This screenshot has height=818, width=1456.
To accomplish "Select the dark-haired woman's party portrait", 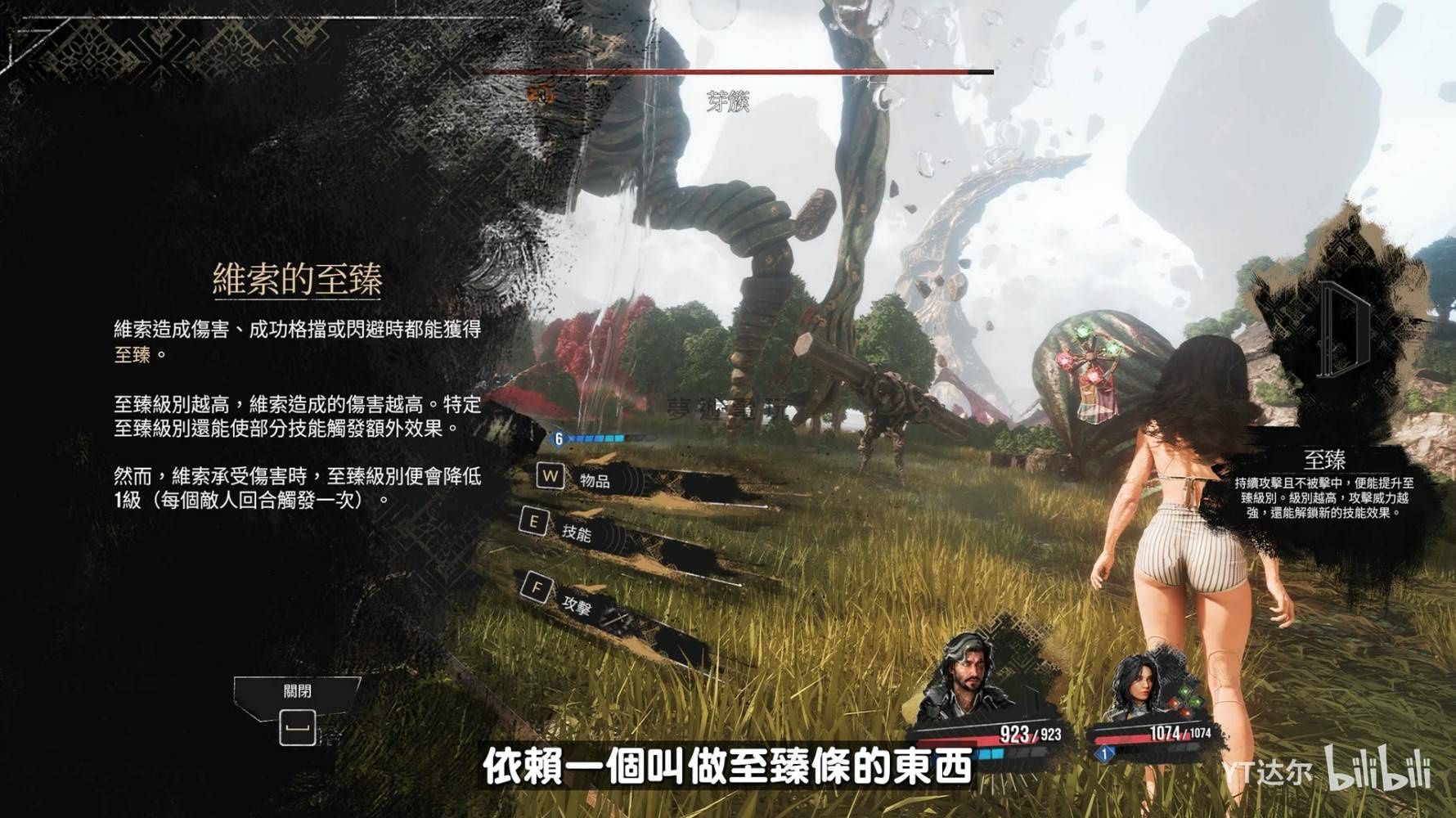I will click(x=1139, y=686).
